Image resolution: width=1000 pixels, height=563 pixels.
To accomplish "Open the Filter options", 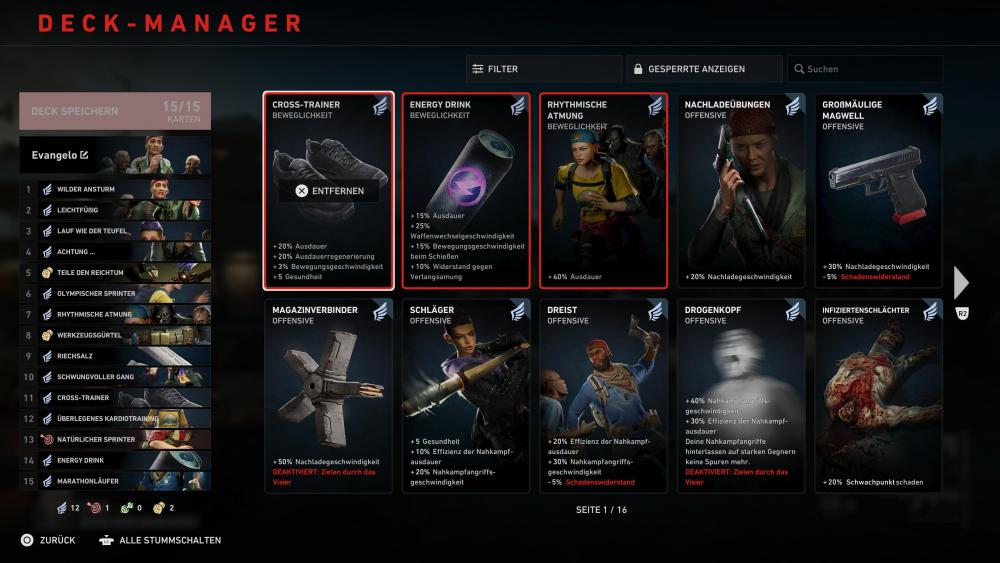I will [543, 69].
